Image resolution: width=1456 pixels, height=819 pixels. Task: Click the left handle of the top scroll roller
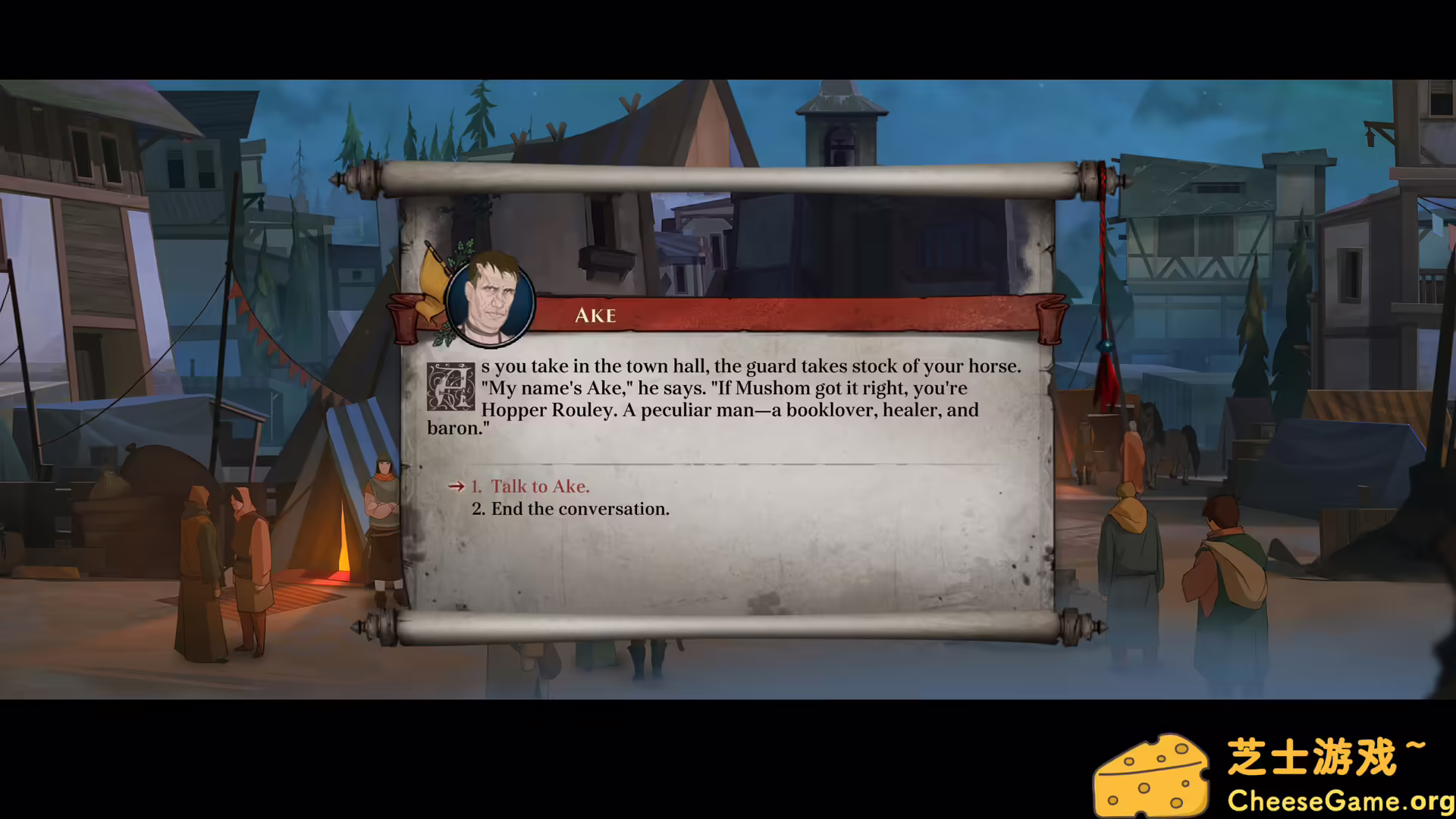click(356, 180)
